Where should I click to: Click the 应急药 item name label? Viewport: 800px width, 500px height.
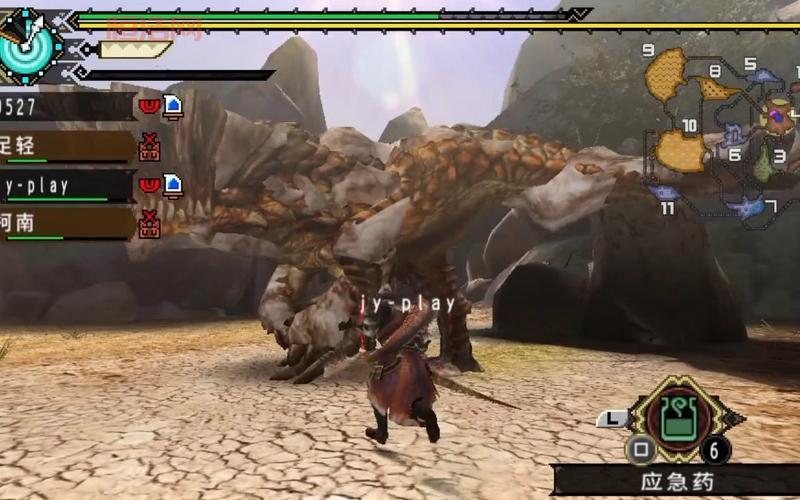pos(677,482)
